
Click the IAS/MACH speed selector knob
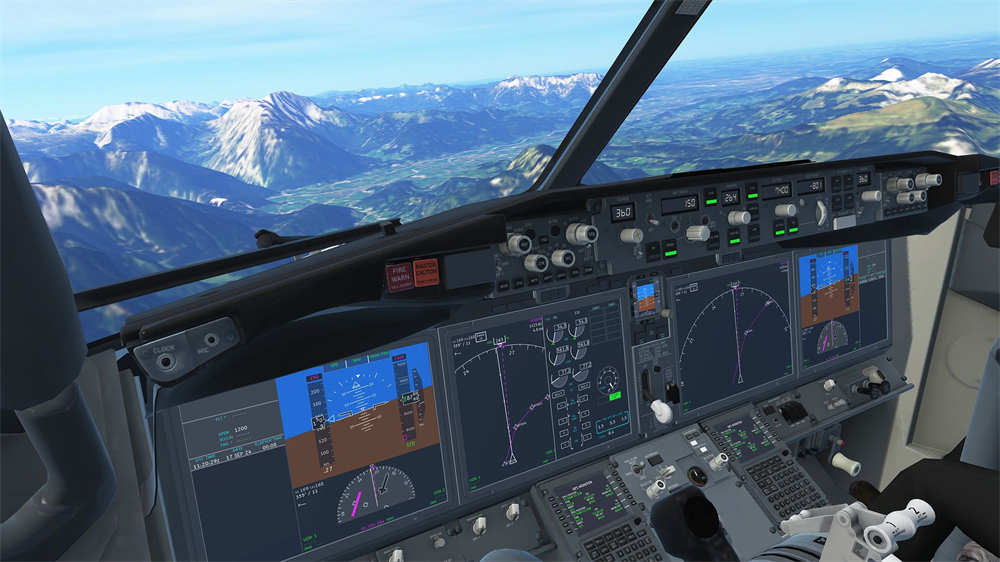pyautogui.click(x=697, y=232)
